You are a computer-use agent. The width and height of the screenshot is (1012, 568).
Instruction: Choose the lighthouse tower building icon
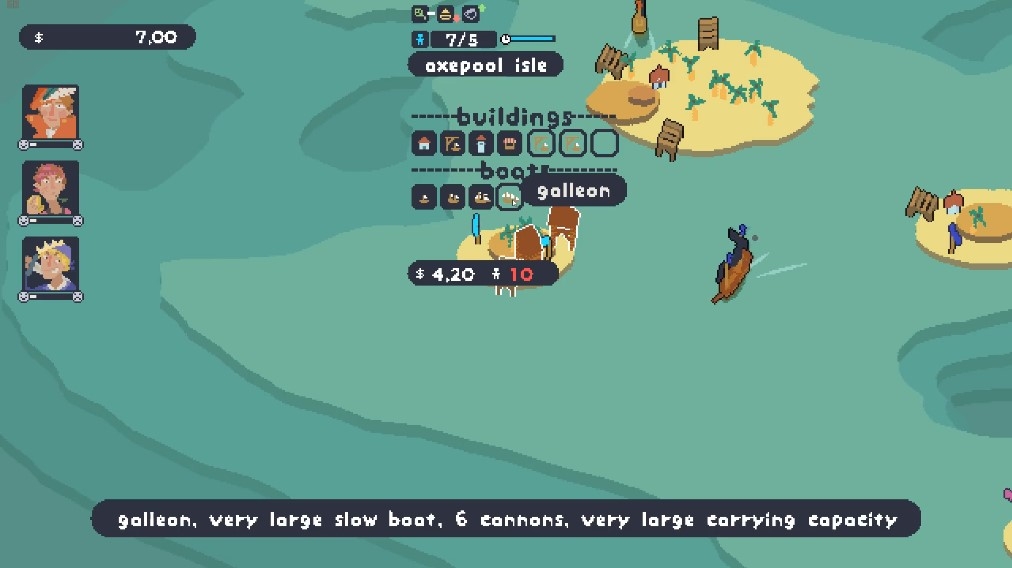tap(482, 144)
